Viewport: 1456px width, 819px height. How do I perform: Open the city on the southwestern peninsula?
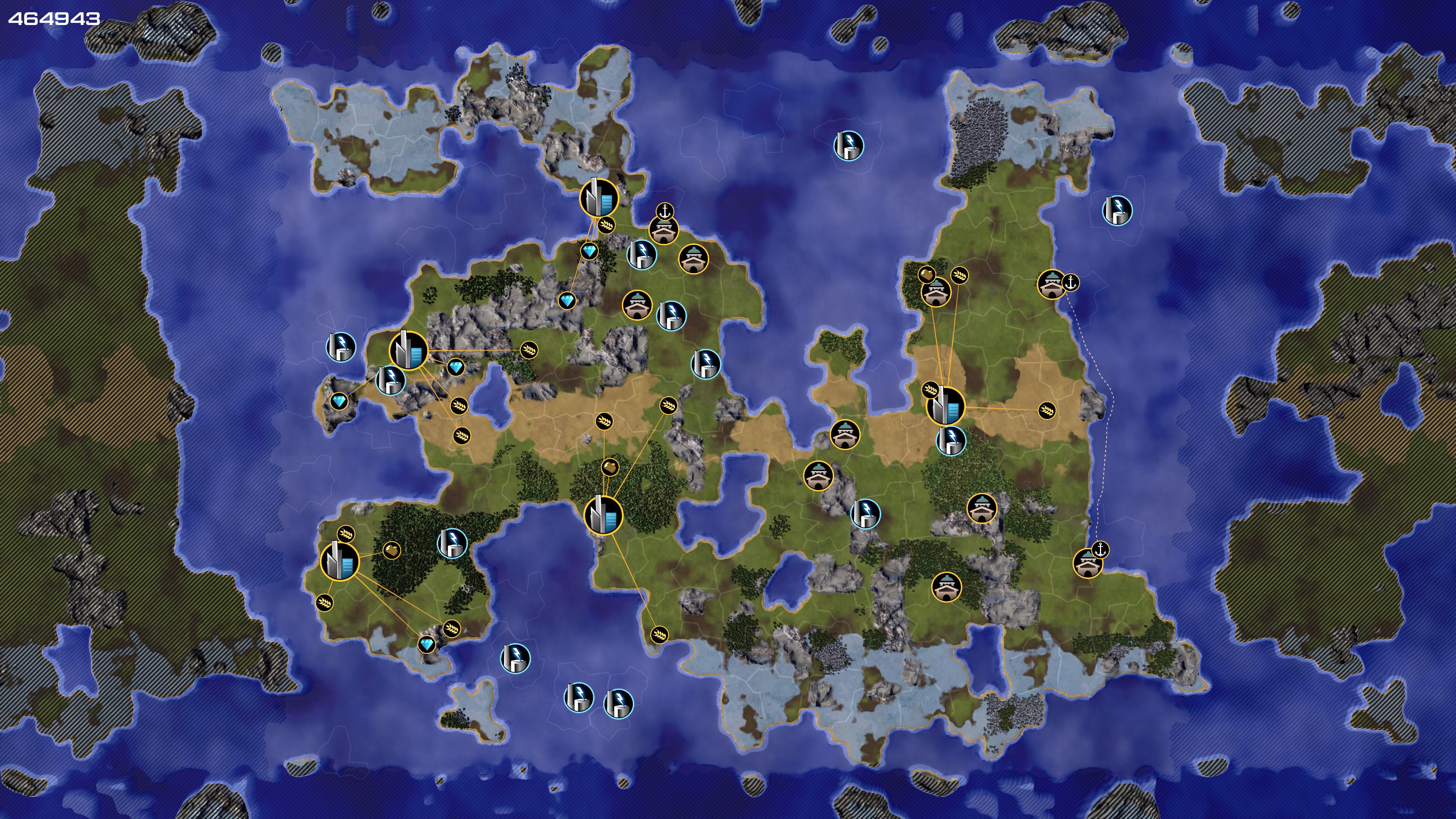pos(340,561)
